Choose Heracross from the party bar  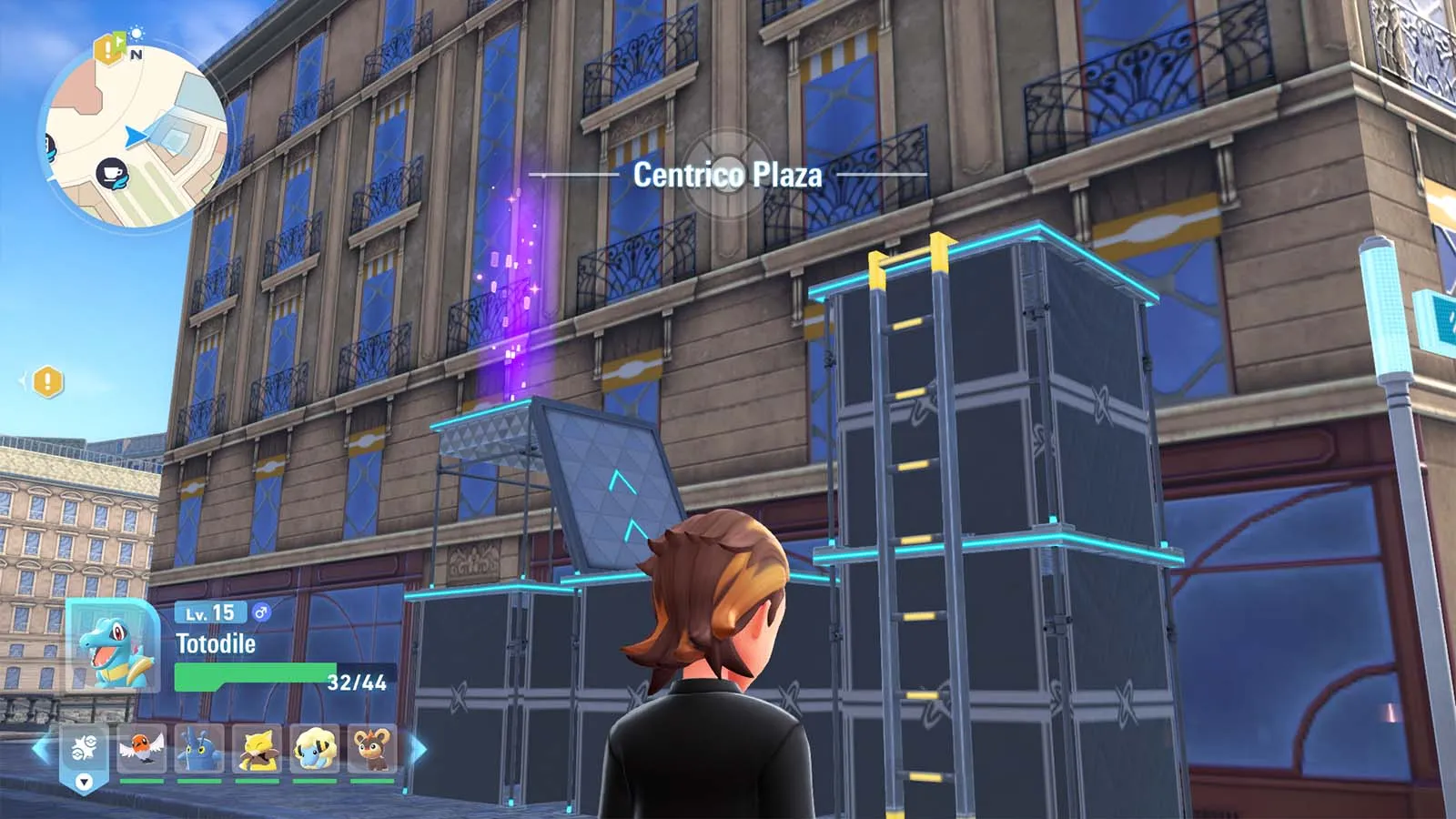199,750
